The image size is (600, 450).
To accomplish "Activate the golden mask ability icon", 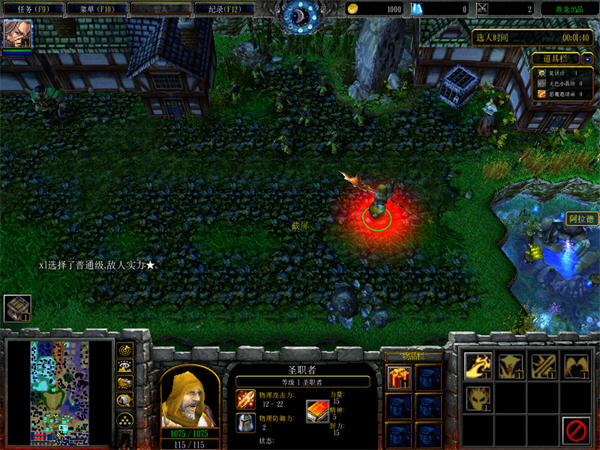I will [477, 398].
